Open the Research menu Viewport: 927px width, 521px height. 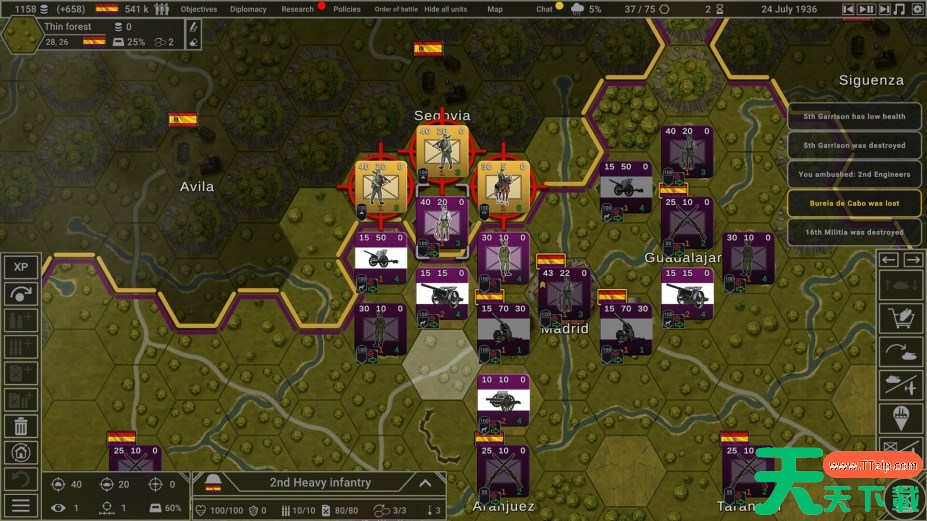coord(297,9)
